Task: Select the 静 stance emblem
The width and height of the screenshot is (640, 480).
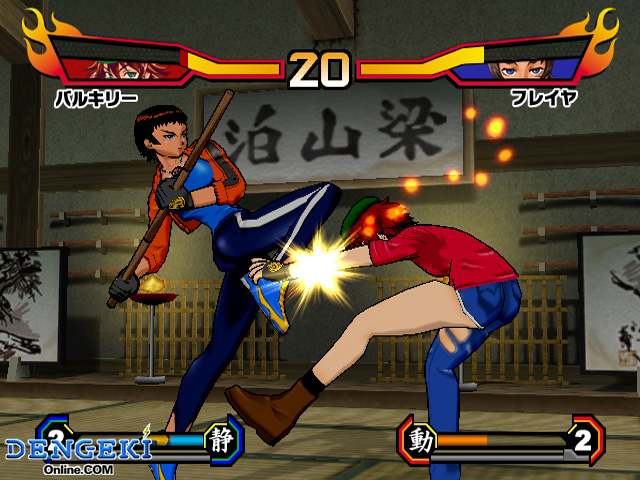Action: point(222,438)
